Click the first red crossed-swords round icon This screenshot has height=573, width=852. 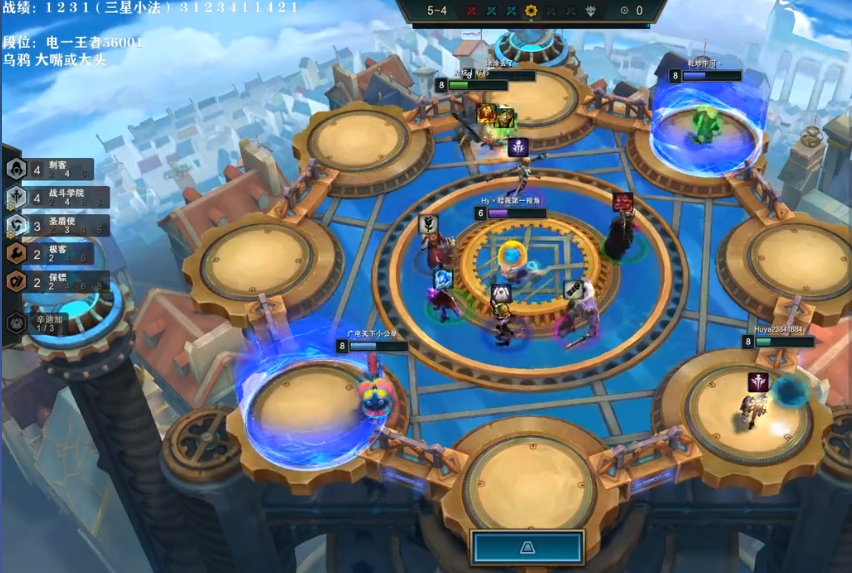(471, 11)
